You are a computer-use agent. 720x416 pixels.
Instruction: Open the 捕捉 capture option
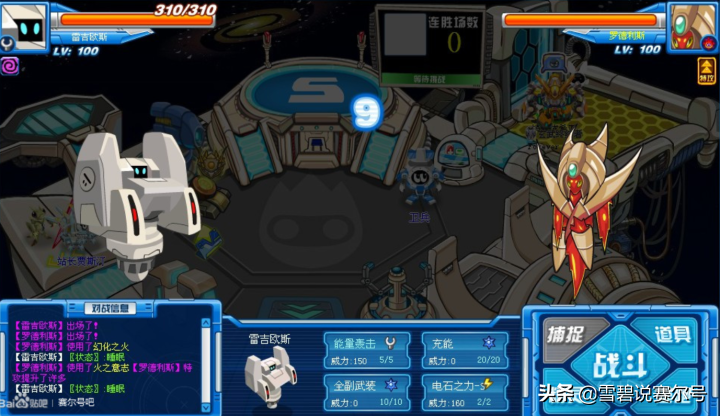(x=565, y=335)
